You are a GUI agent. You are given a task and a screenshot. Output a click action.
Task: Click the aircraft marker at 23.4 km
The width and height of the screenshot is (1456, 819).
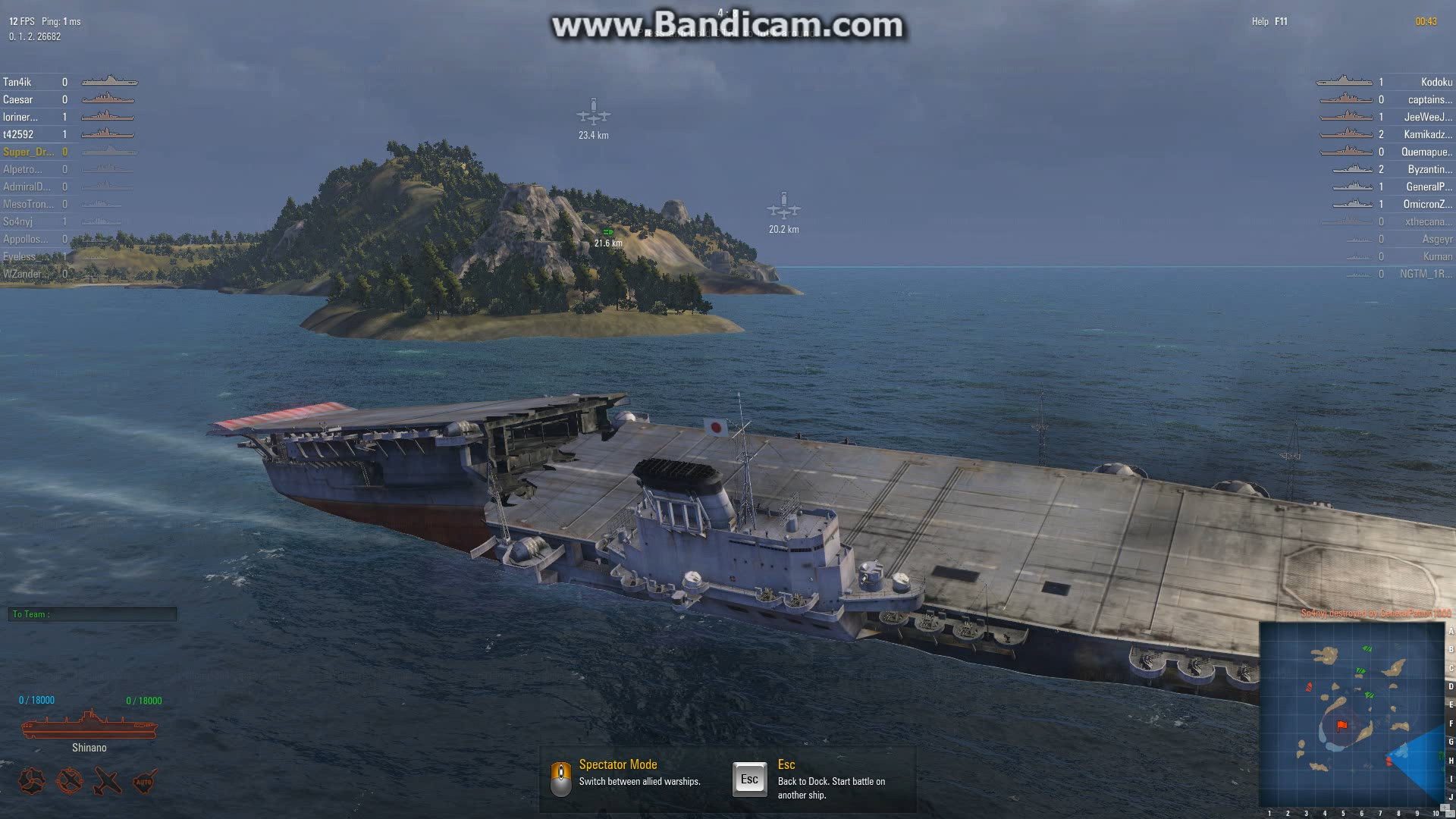[593, 114]
